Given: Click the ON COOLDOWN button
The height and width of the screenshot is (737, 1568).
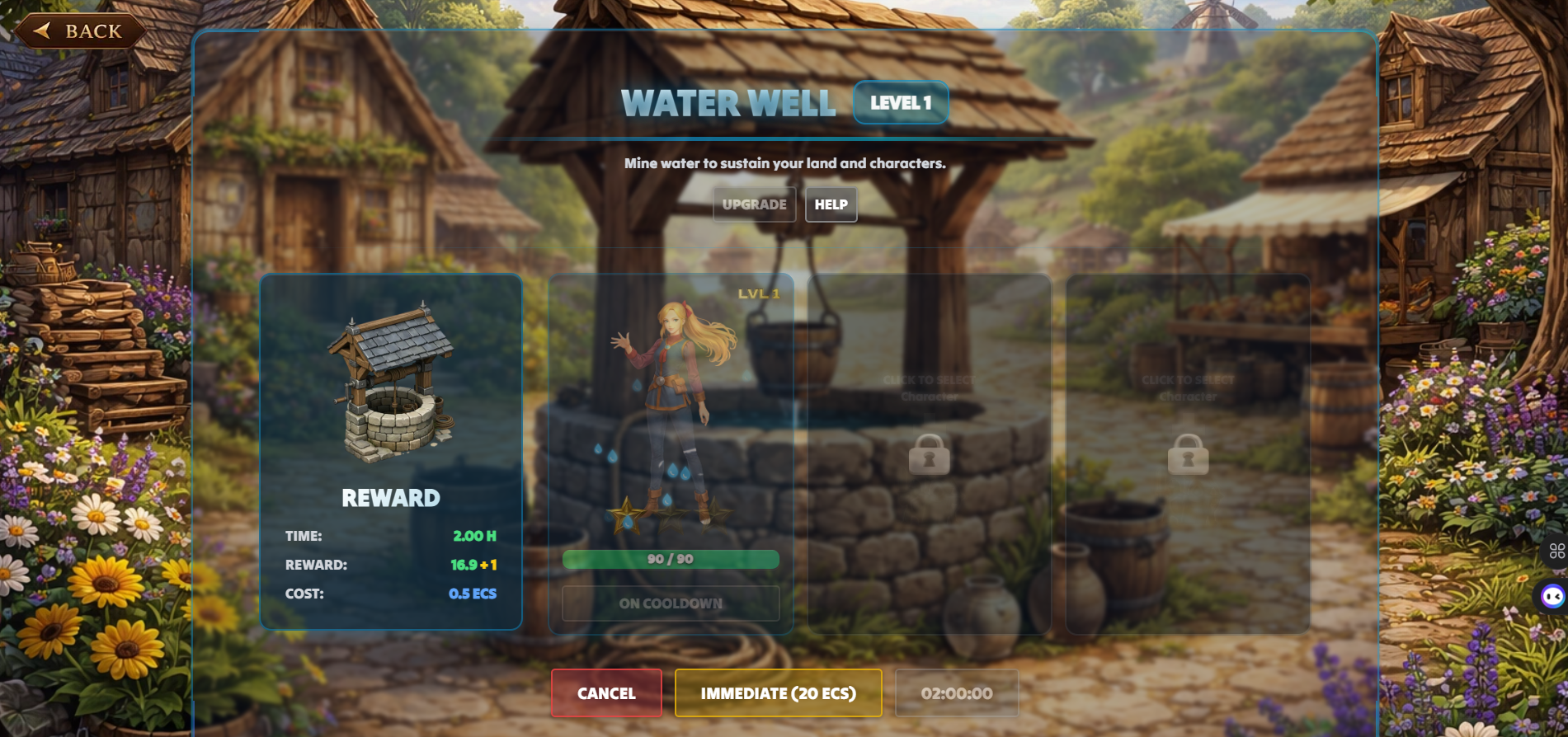Looking at the screenshot, I should coord(671,603).
